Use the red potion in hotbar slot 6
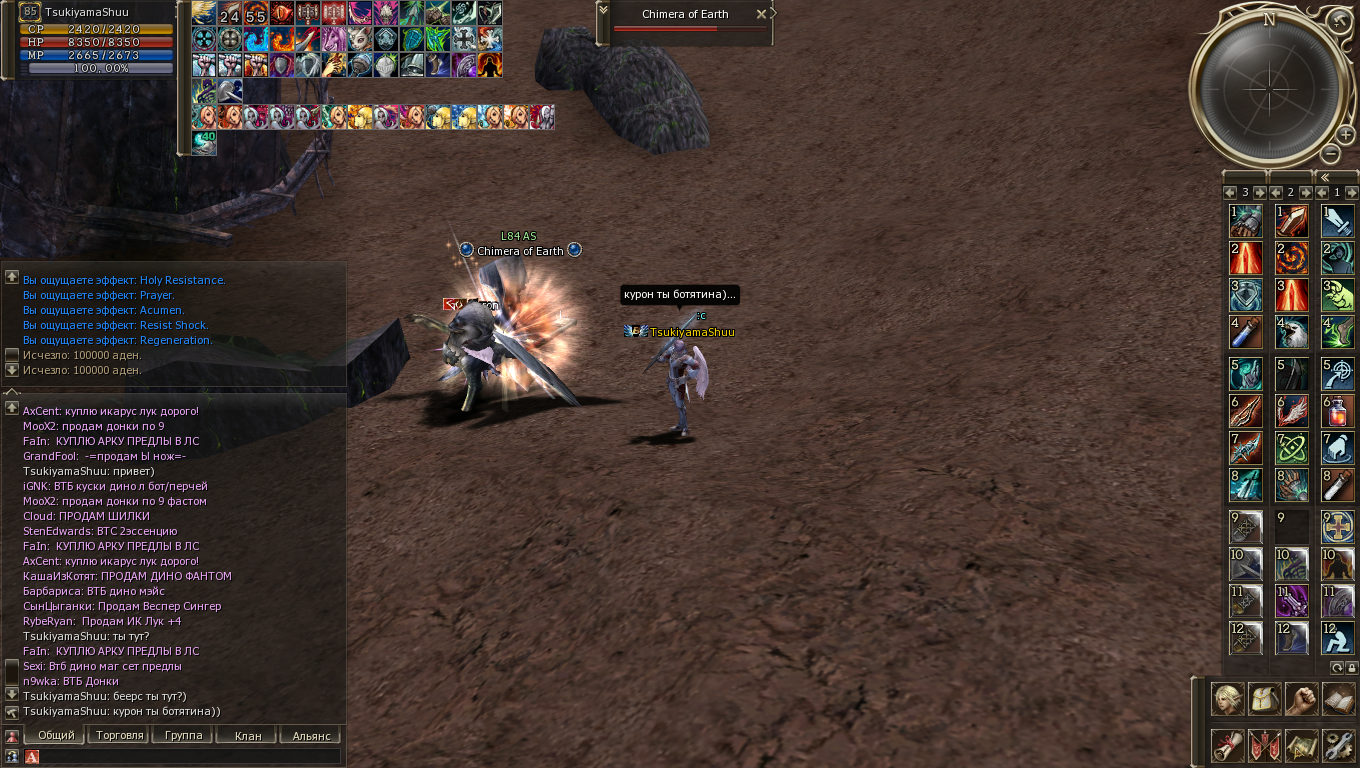Screen dimensions: 1360x768 click(x=1338, y=410)
